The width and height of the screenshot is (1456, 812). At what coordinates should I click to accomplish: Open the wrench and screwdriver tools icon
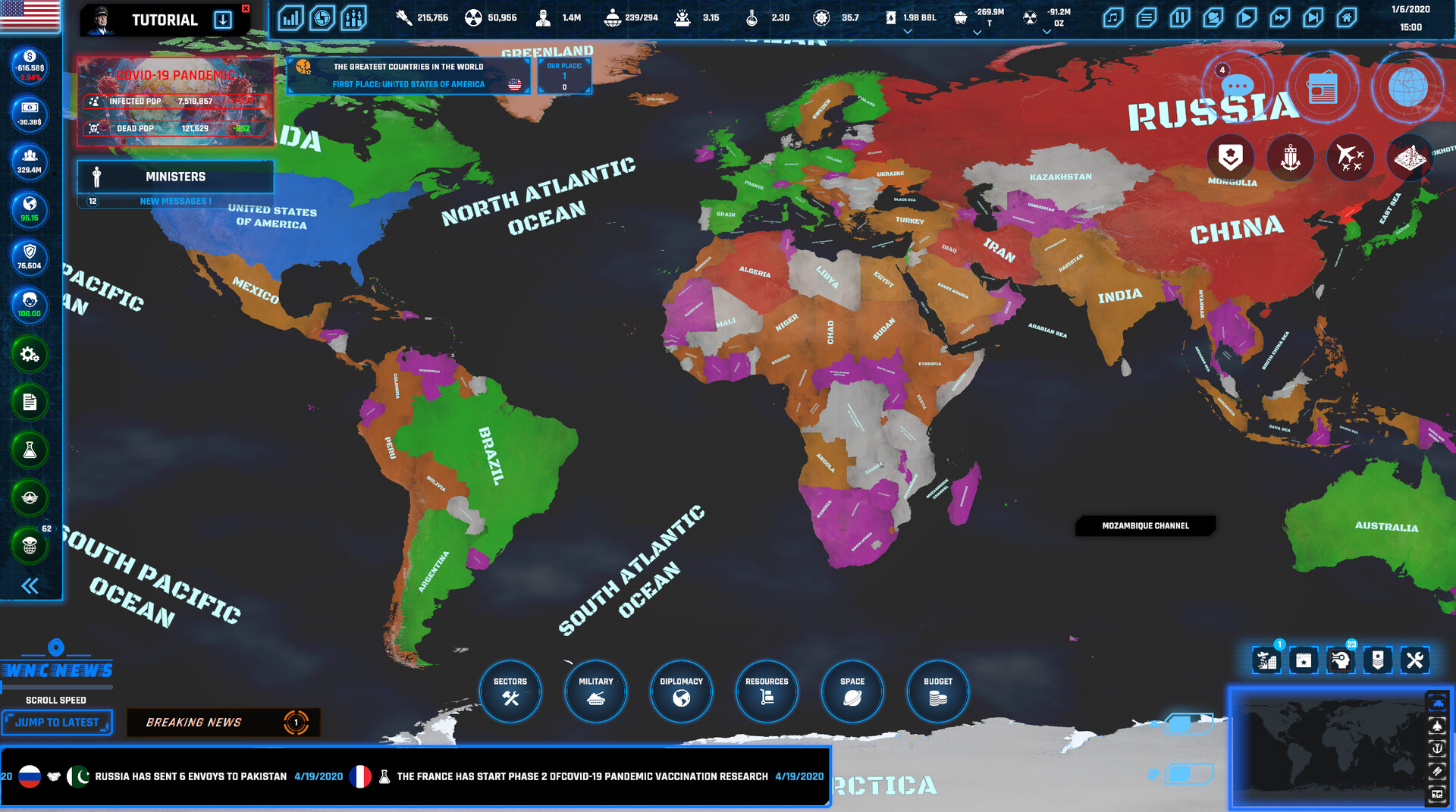click(1415, 660)
